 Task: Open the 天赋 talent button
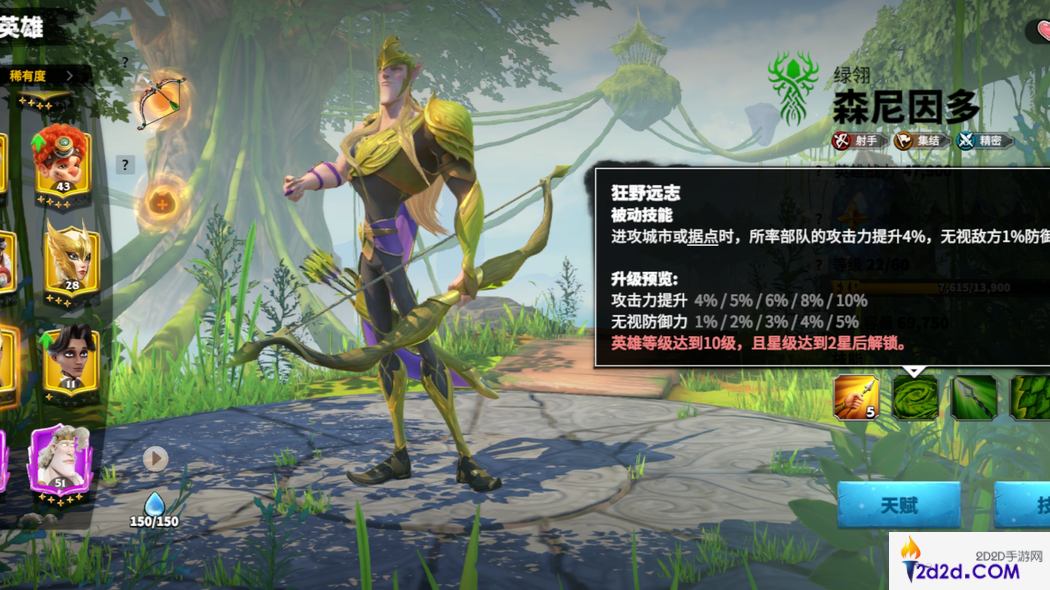tap(898, 505)
